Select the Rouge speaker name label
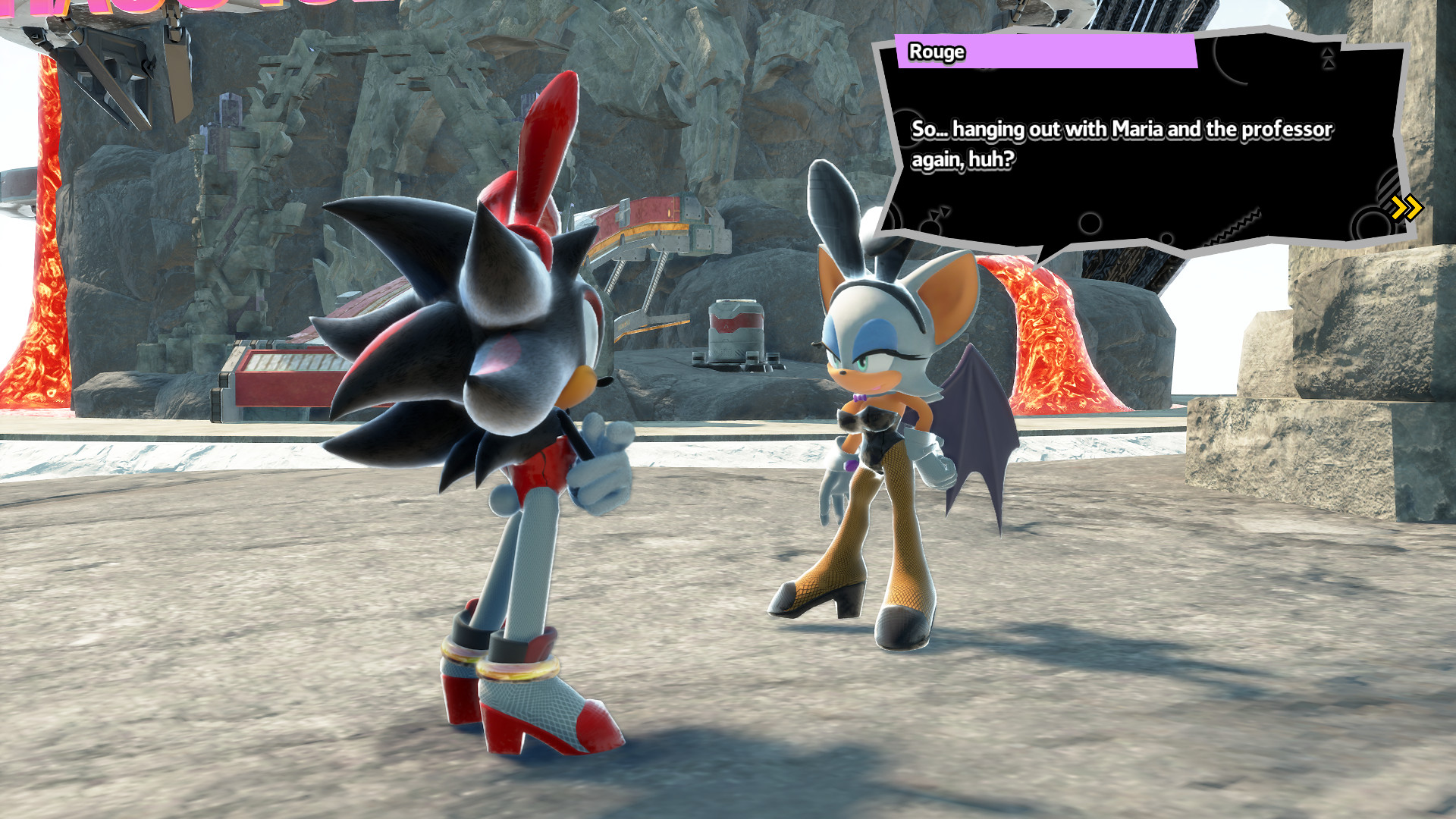This screenshot has width=1456, height=819. [936, 52]
